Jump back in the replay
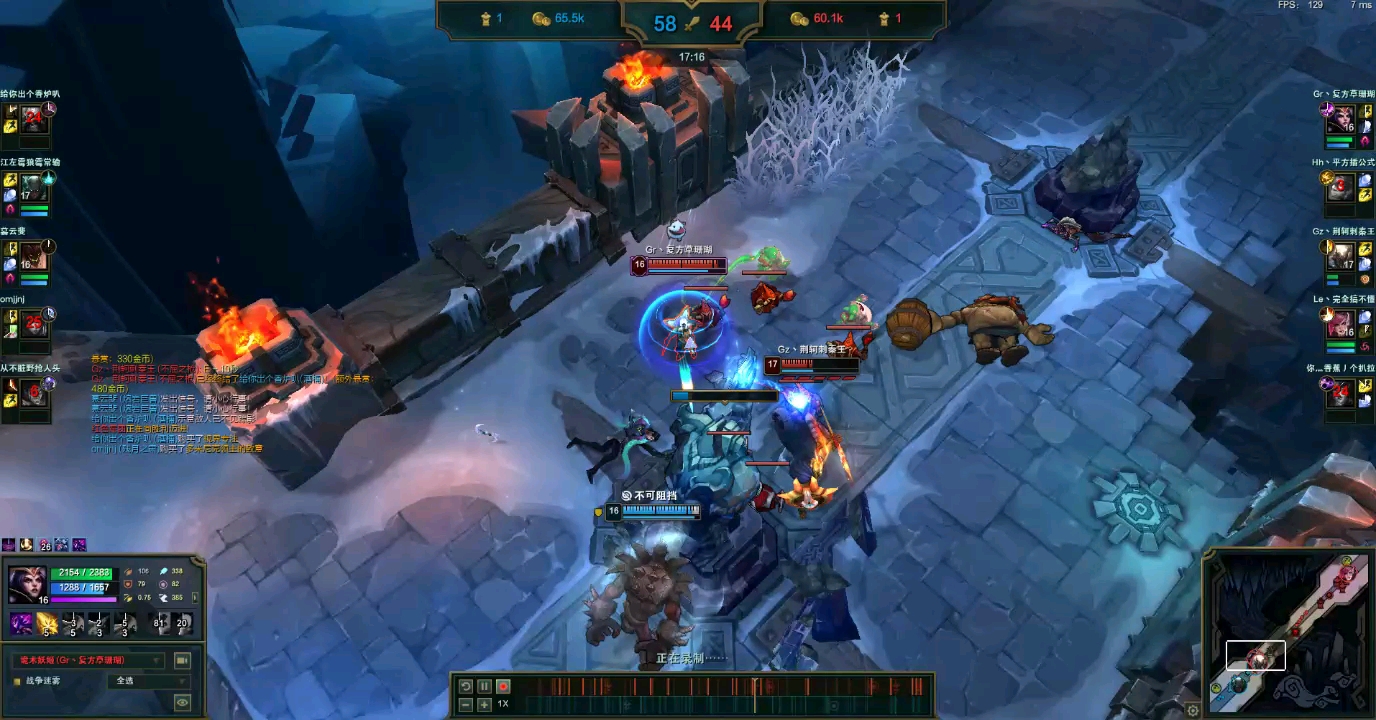 (x=465, y=686)
